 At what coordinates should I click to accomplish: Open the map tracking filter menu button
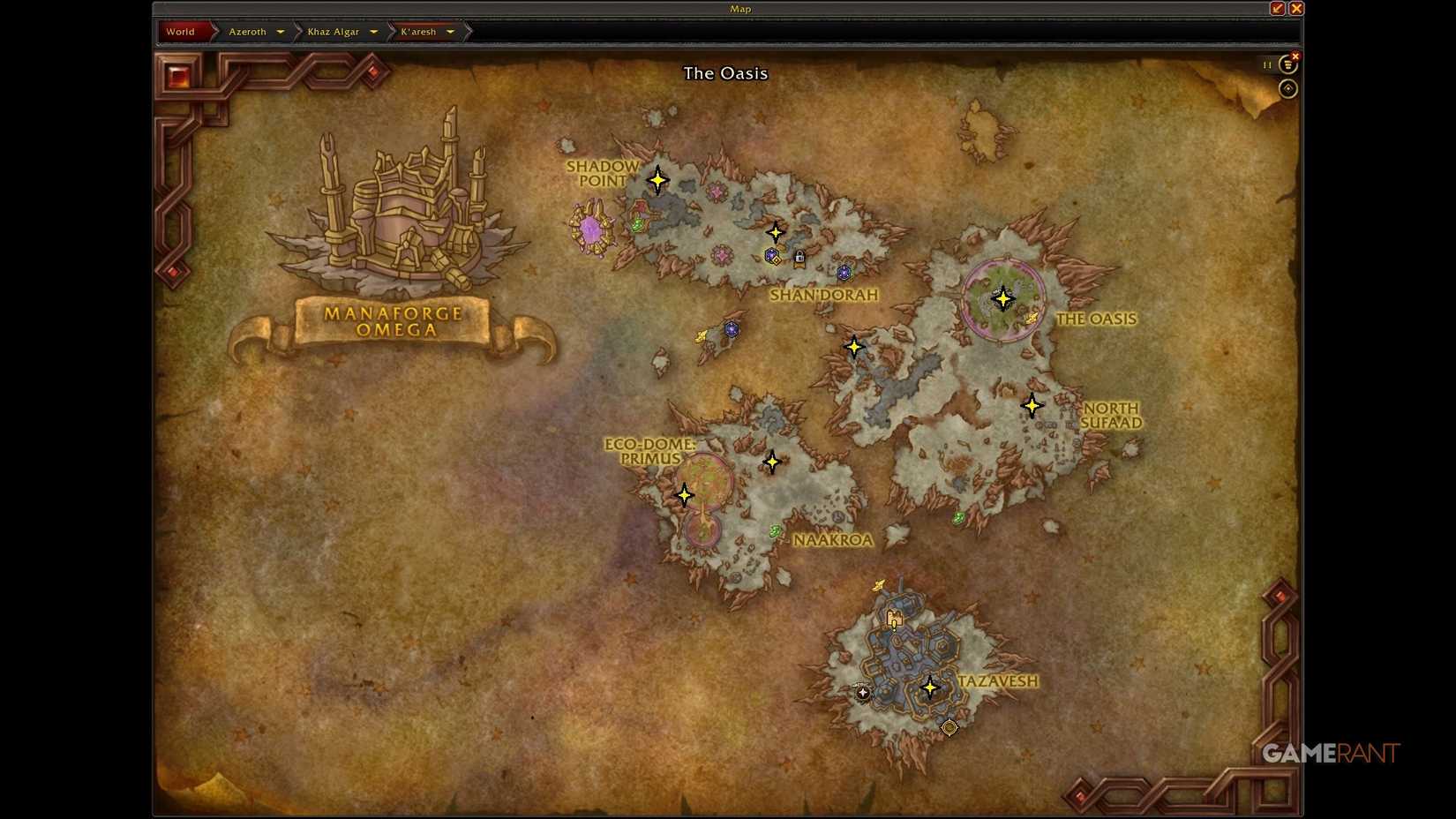[x=1287, y=64]
